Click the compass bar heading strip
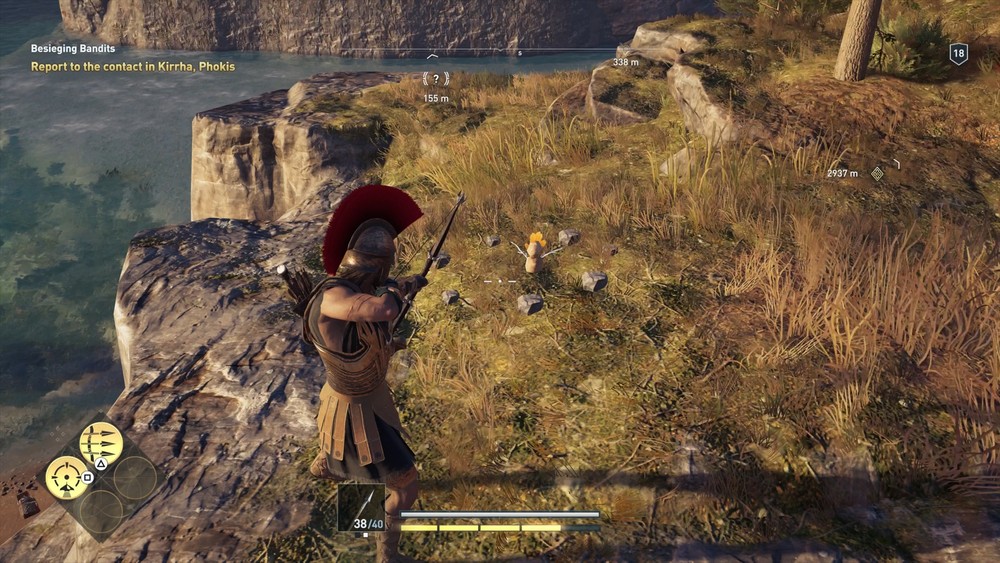1000x563 pixels. [x=520, y=50]
